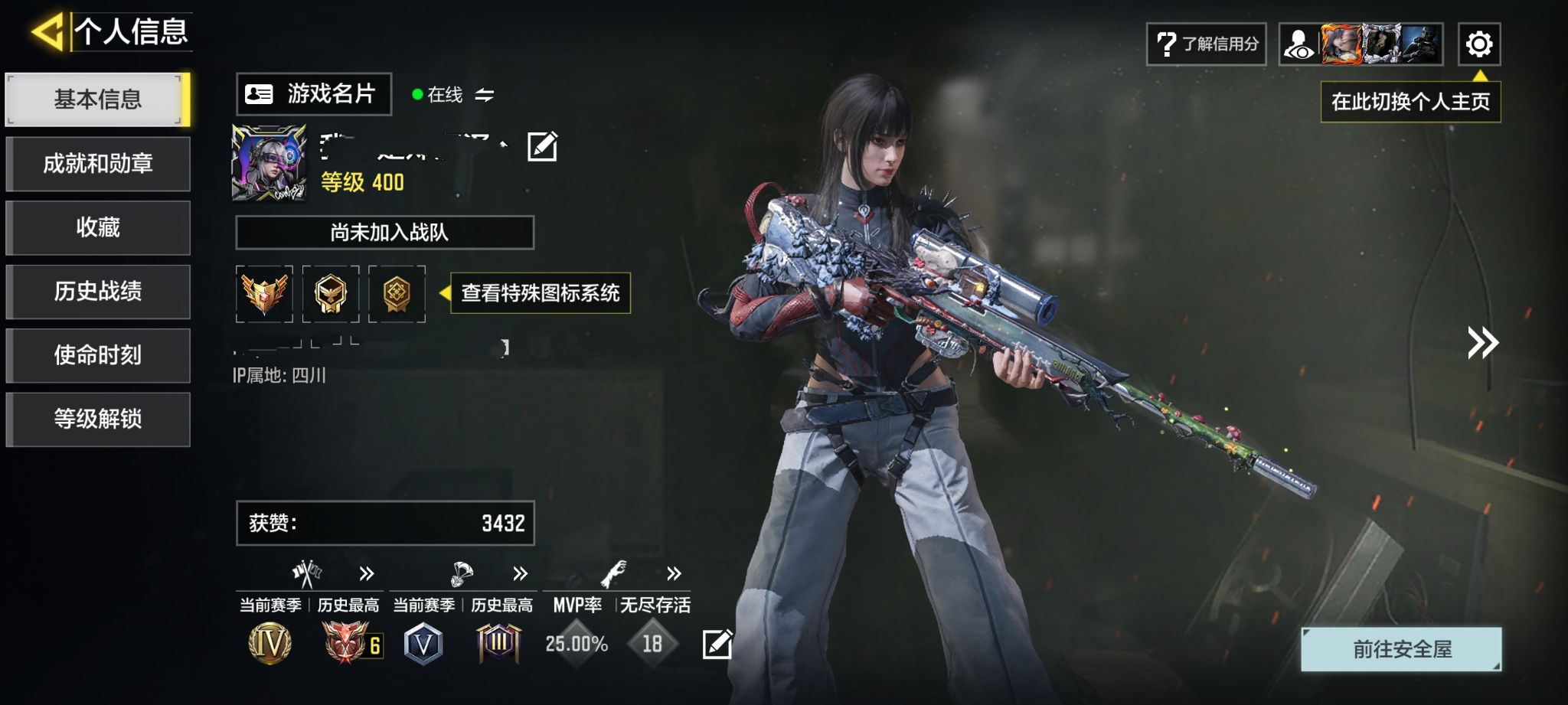
Task: Switch to the 基本信息 tab
Action: coord(97,100)
